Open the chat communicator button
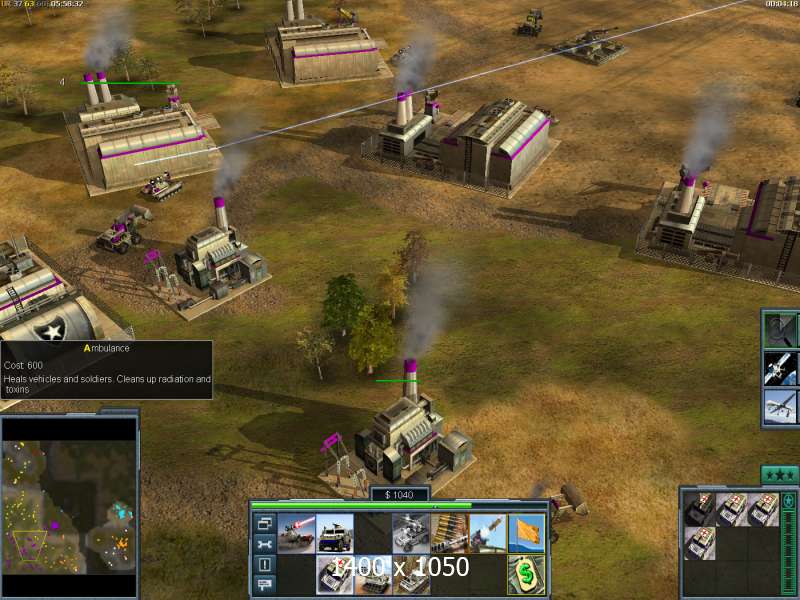800x600 pixels. click(265, 585)
